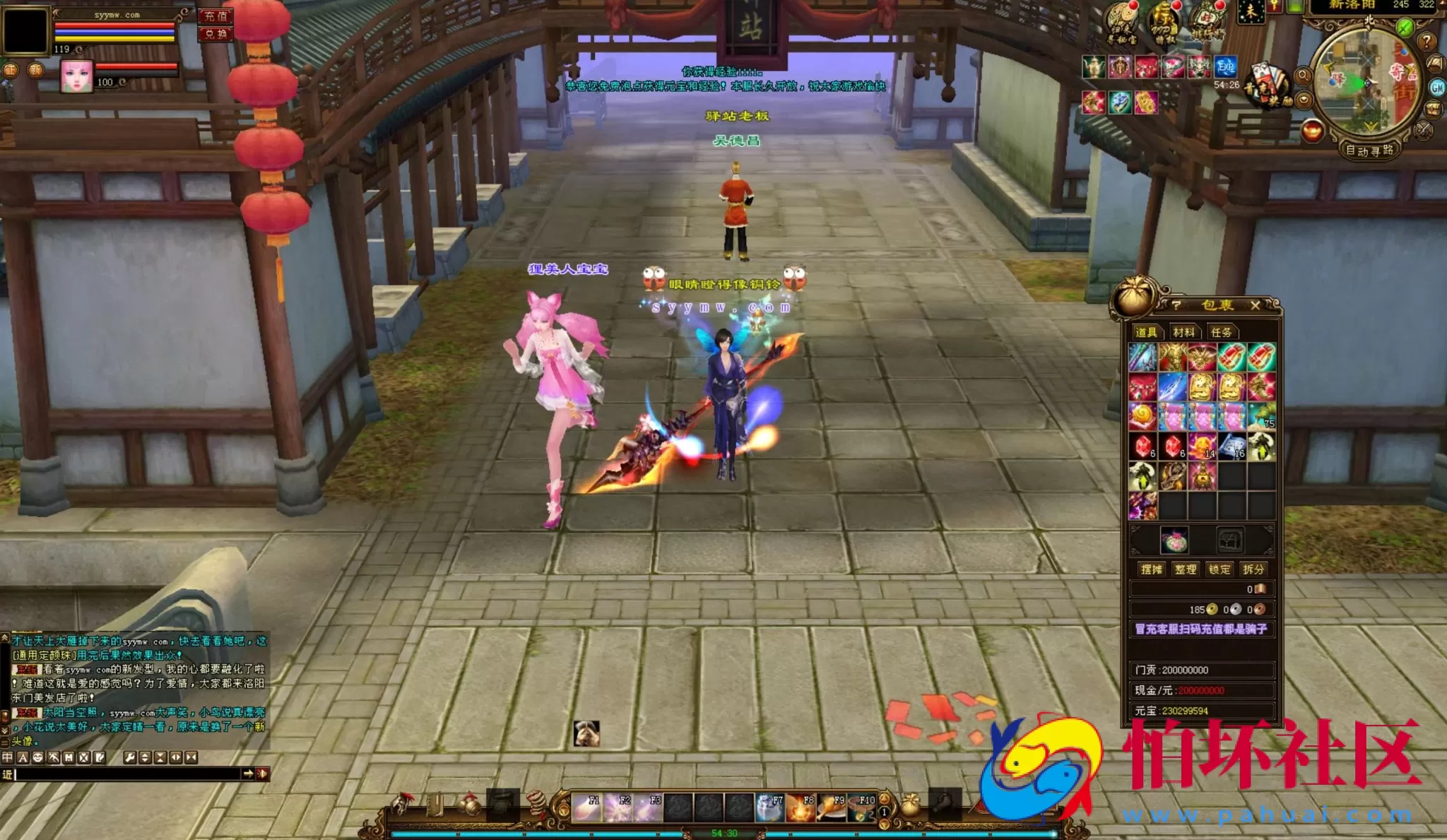Toggle the announce speaker icon beside chat input
This screenshot has height=840, width=1447.
click(x=262, y=774)
